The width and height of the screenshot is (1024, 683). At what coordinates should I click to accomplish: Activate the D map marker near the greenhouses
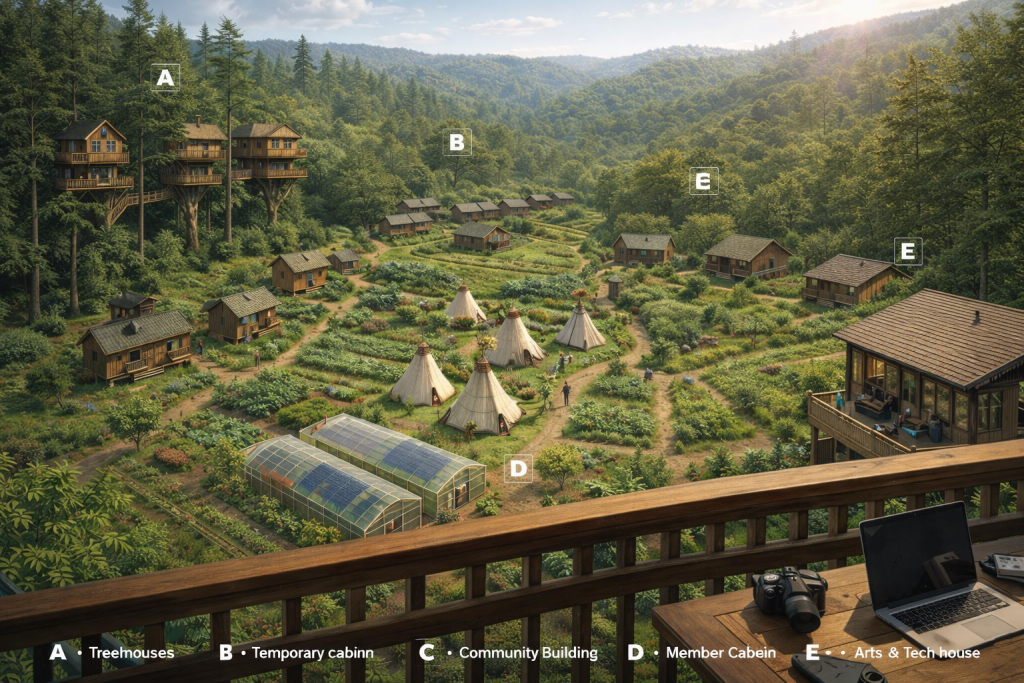[x=518, y=468]
